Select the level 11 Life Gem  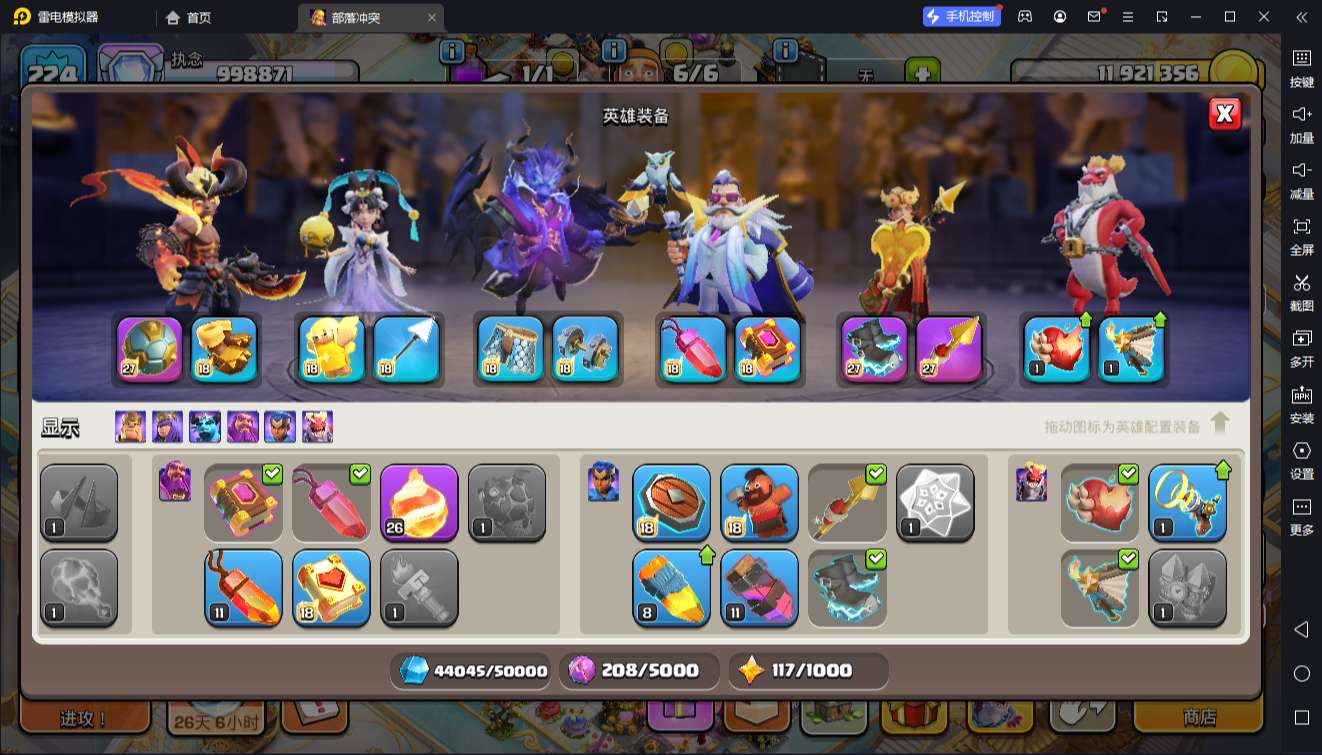coord(243,588)
